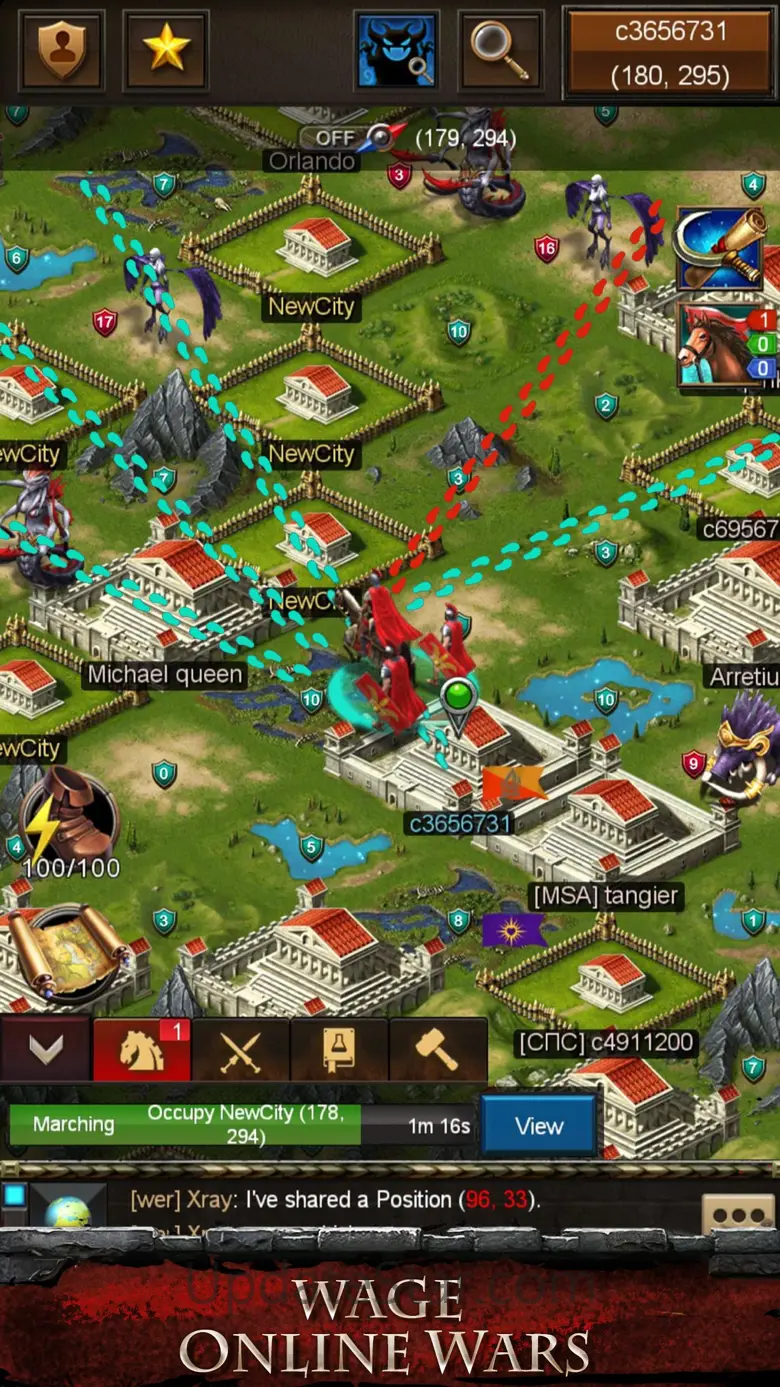Open the monster search button

[397, 49]
